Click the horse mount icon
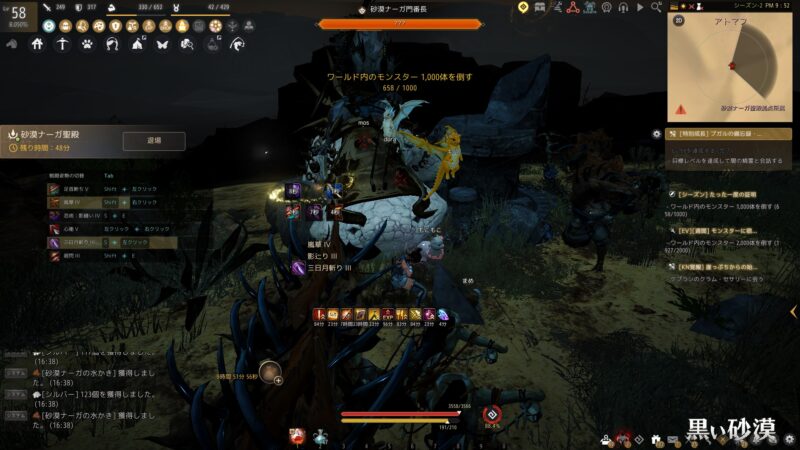 [112, 44]
